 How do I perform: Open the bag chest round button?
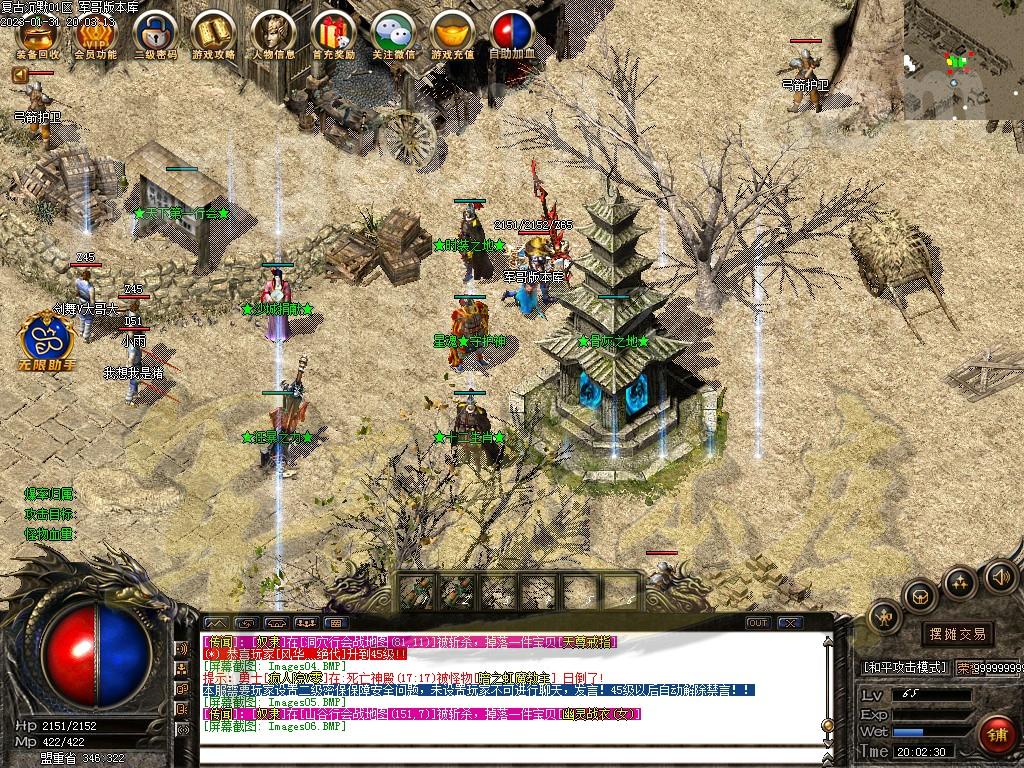pos(918,597)
